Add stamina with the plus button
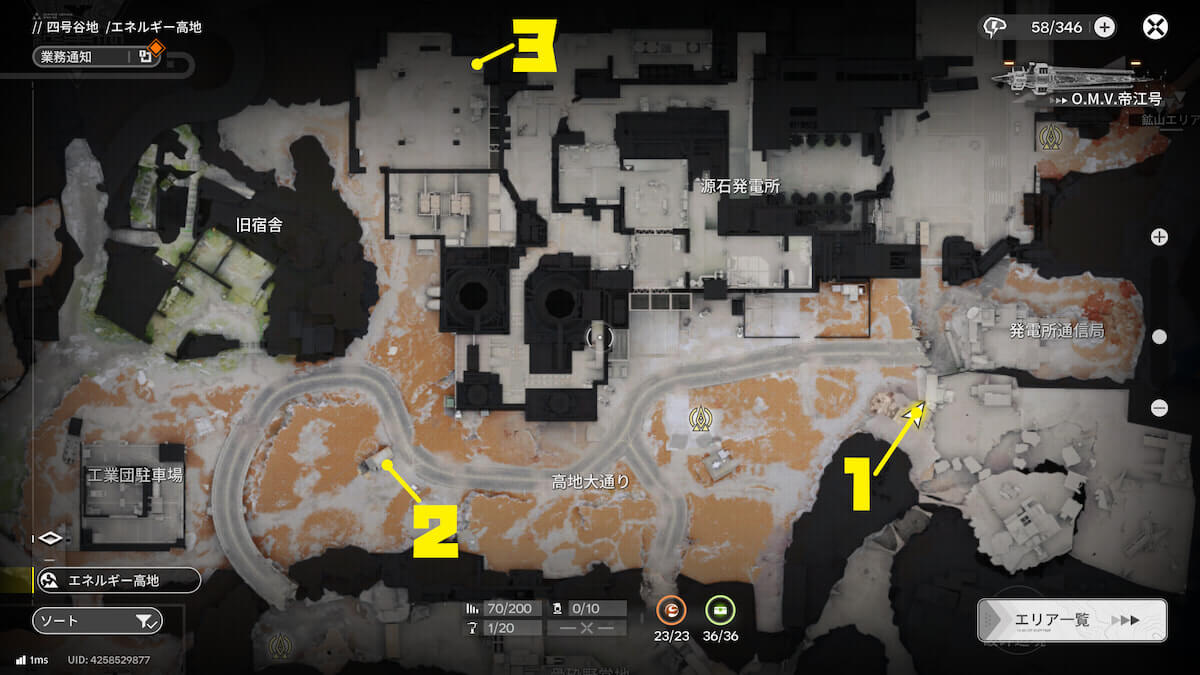The width and height of the screenshot is (1200, 675). tap(1104, 27)
